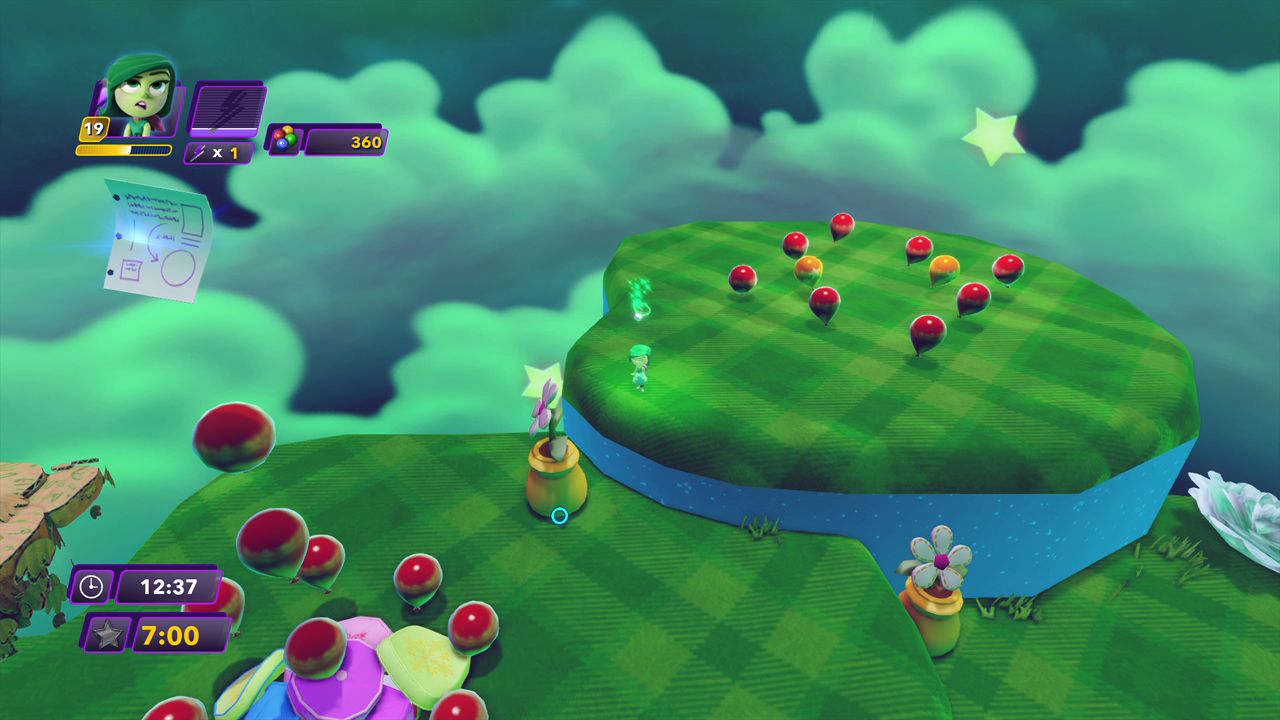1280x720 pixels.
Task: Activate the lightning bolt special ability panel
Action: 227,110
